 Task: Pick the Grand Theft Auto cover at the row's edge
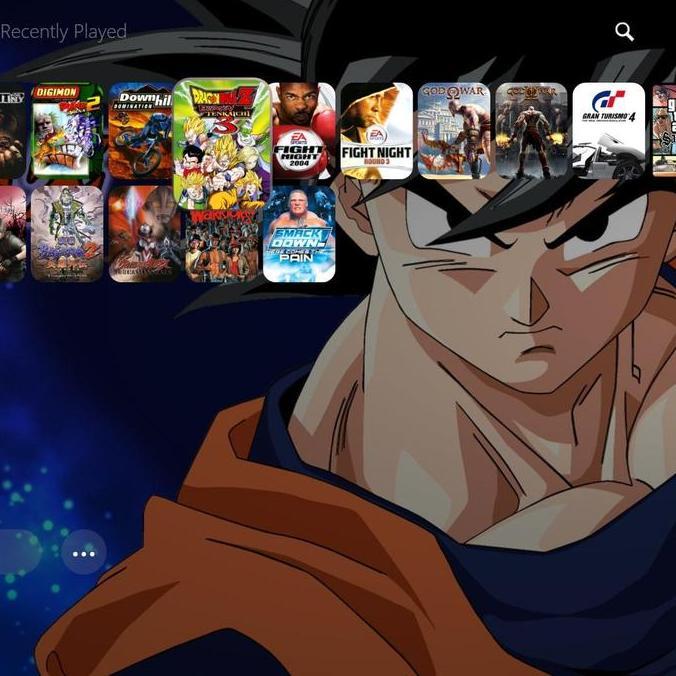665,131
